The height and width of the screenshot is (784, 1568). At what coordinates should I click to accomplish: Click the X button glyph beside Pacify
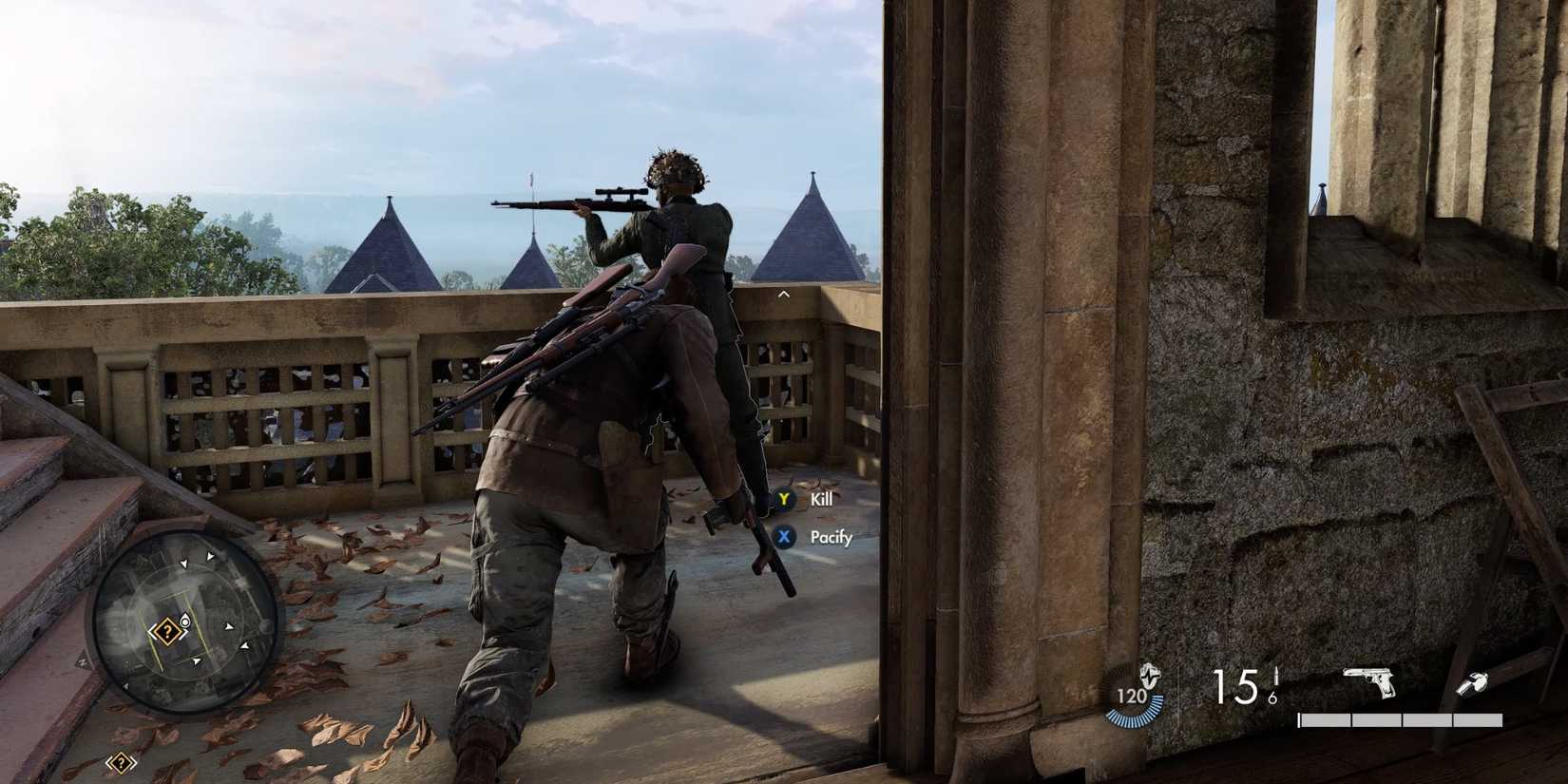[782, 537]
